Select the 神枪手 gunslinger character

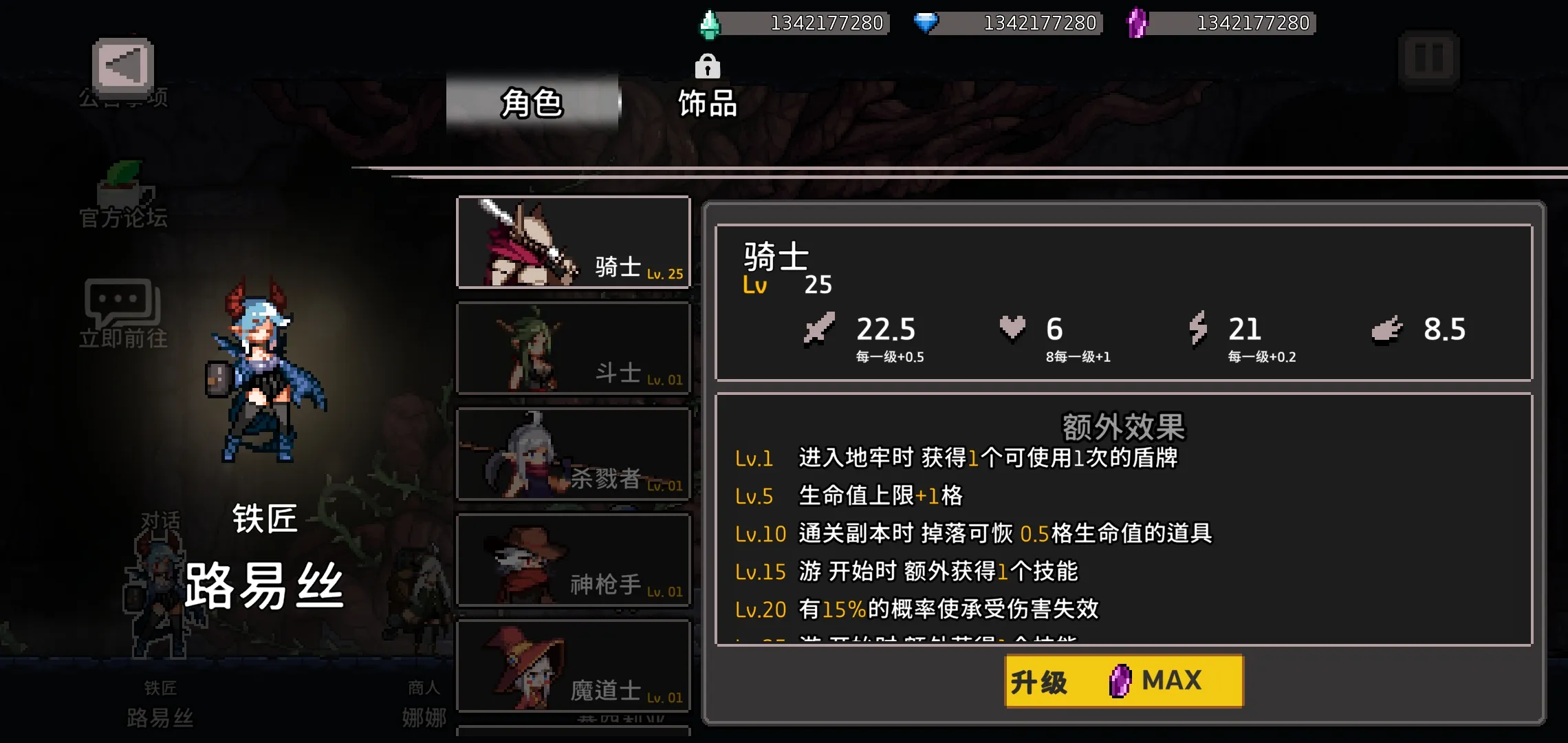[573, 560]
